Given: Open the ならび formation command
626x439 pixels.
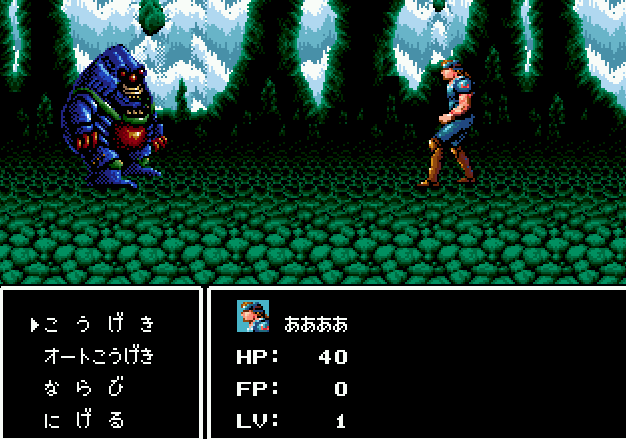Looking at the screenshot, I should point(85,388).
